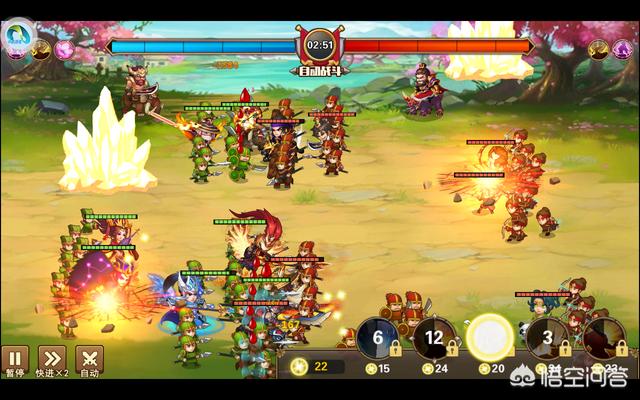This screenshot has width=640, height=400.
Task: Select the locked skill showing cooldown 6
Action: click(378, 338)
